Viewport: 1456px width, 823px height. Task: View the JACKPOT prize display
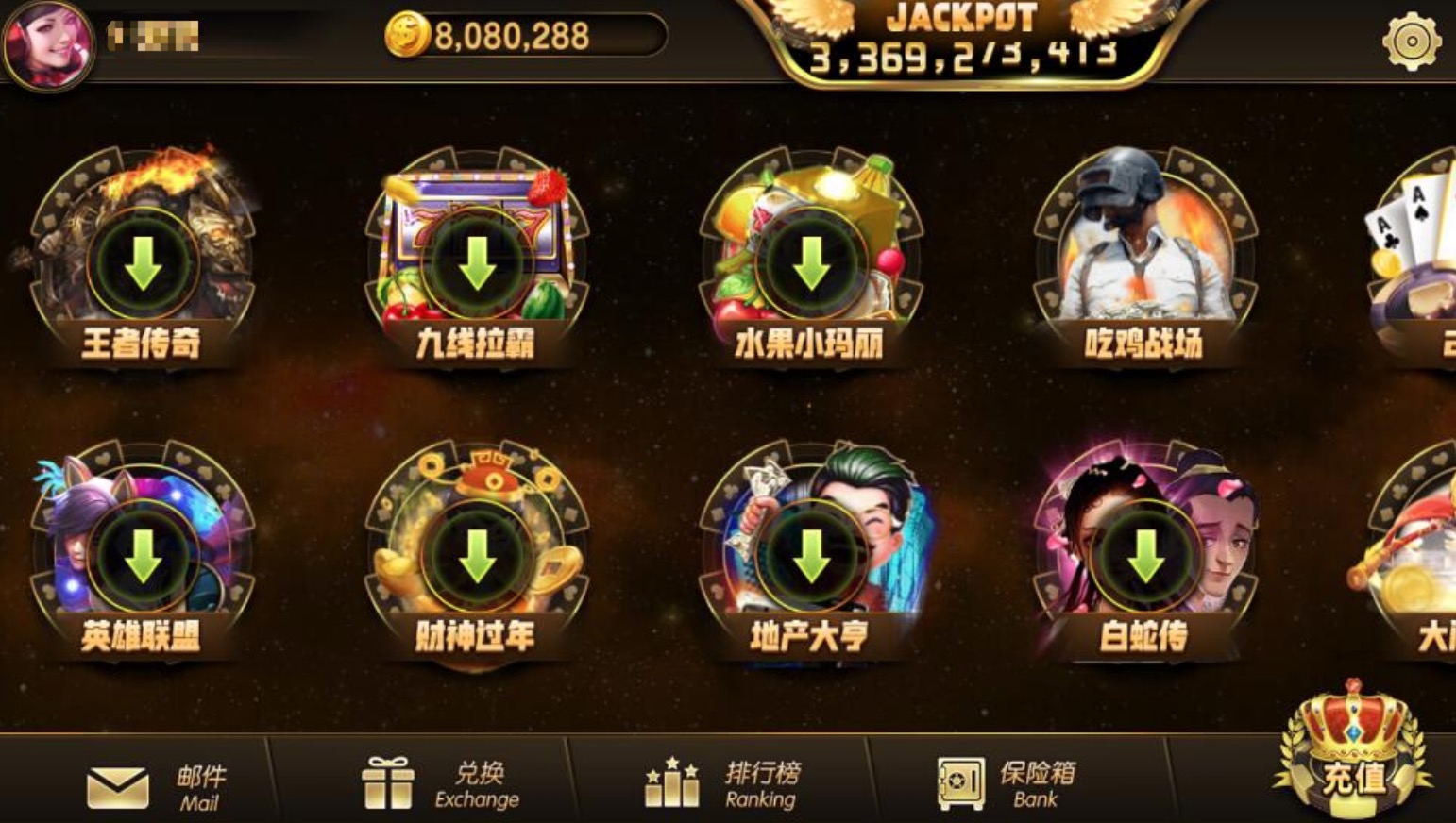[x=958, y=38]
